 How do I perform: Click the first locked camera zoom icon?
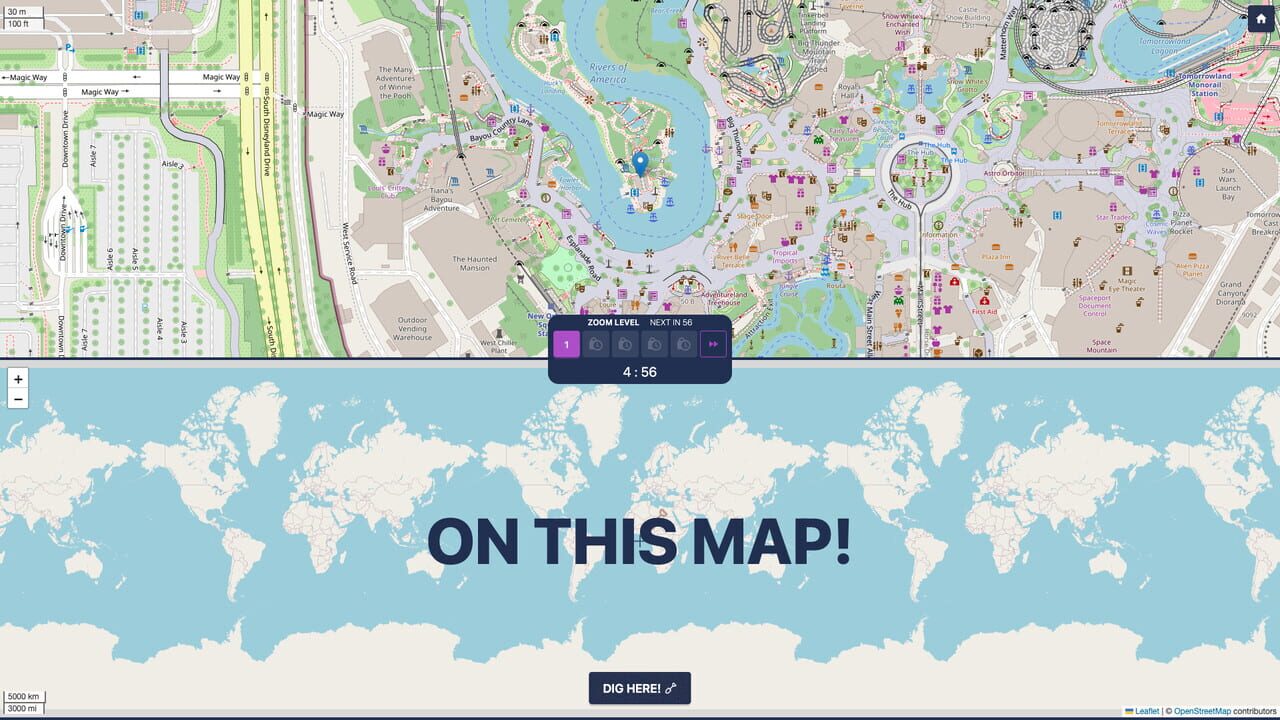pos(595,344)
